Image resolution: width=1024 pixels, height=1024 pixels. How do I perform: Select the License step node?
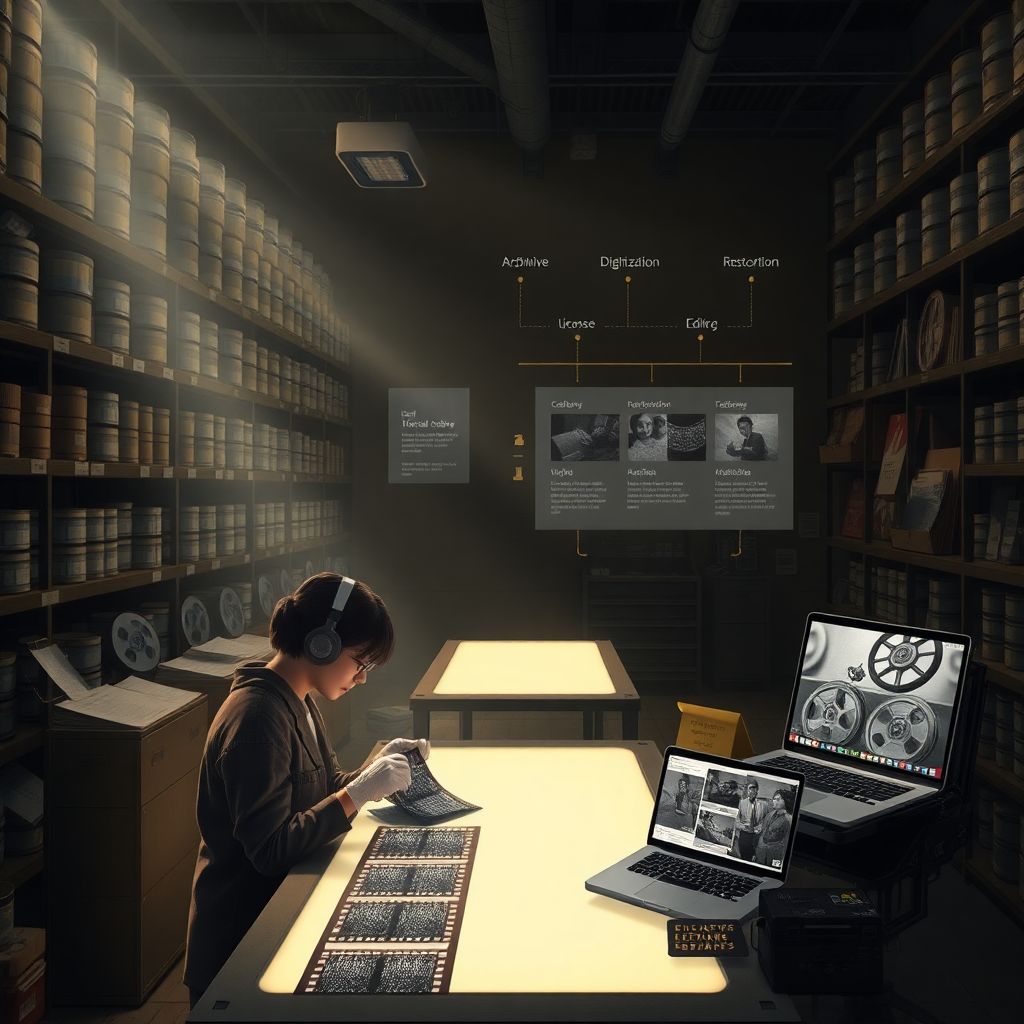(x=576, y=324)
